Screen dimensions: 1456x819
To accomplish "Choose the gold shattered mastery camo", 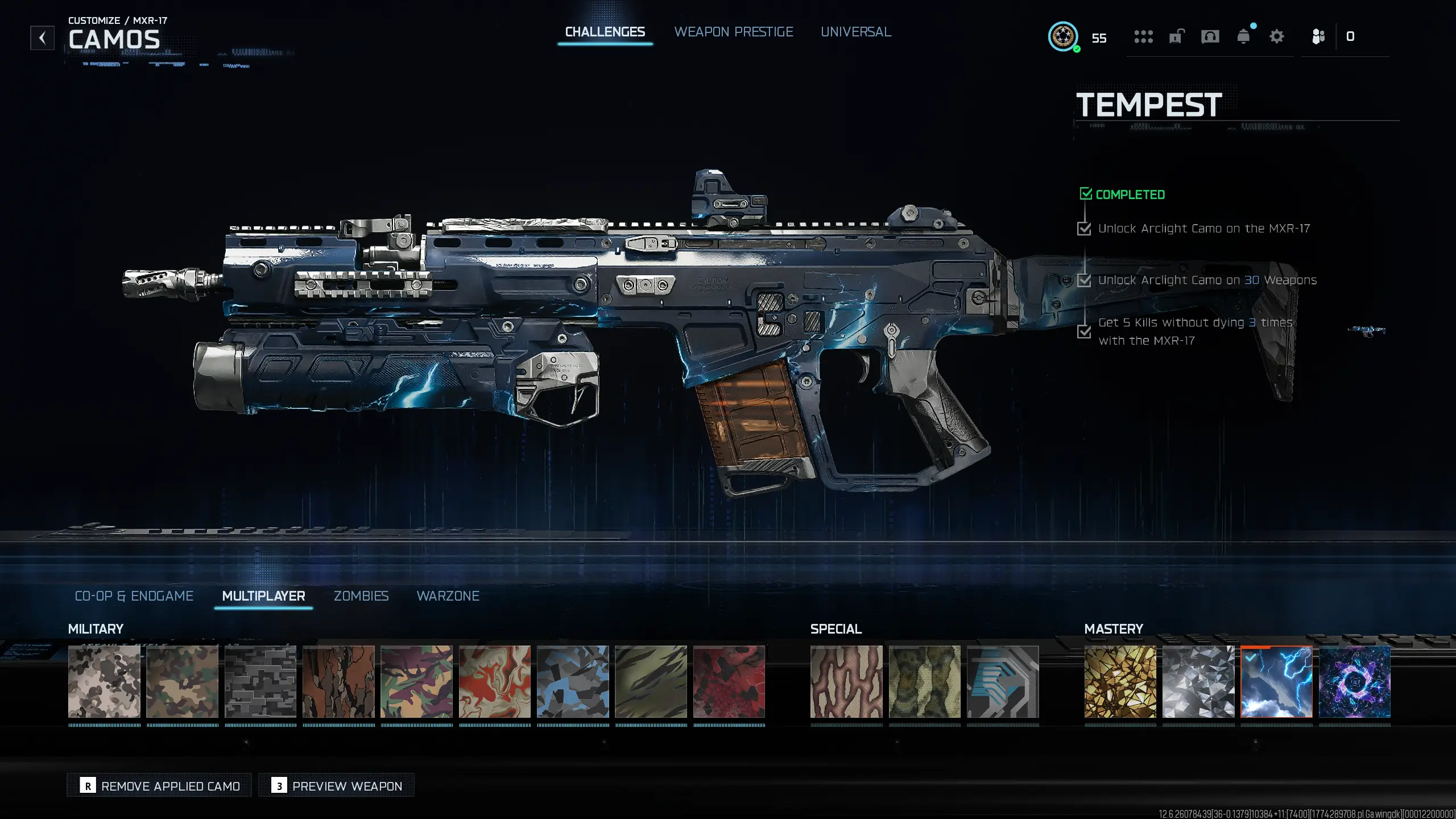I will (1120, 681).
